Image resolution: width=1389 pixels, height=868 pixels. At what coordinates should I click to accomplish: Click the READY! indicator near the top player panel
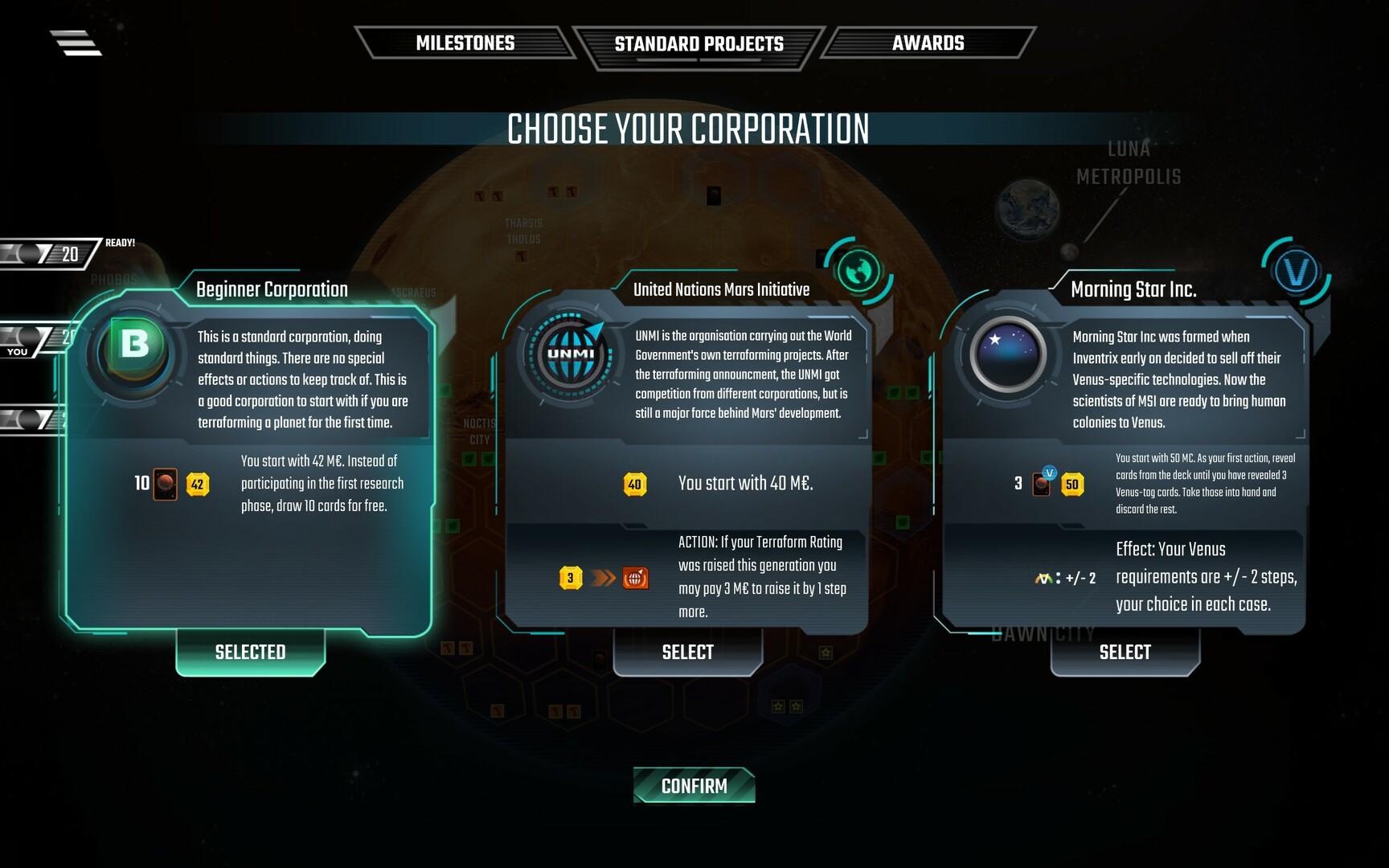coord(119,242)
